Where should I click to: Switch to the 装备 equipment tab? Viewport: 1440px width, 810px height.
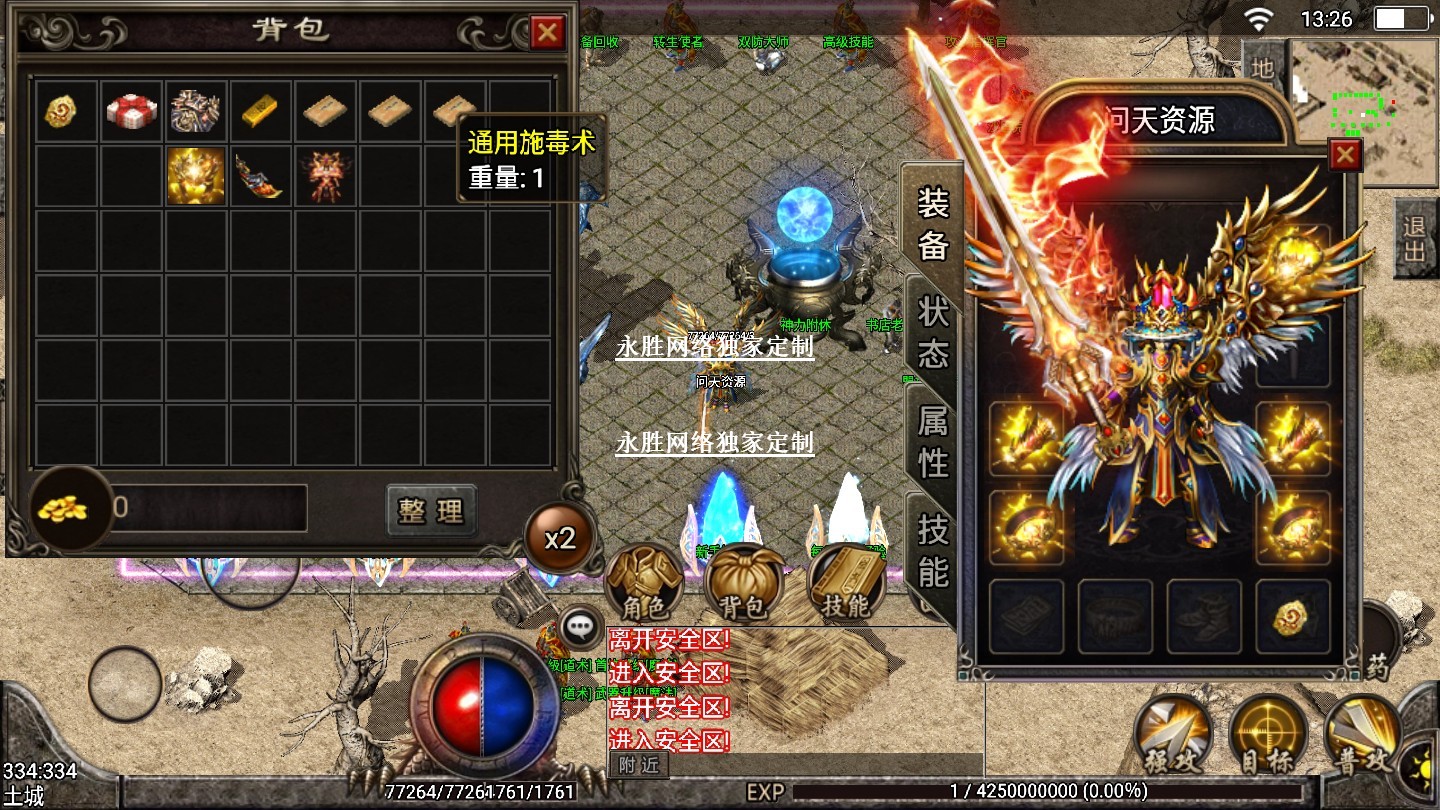click(932, 224)
